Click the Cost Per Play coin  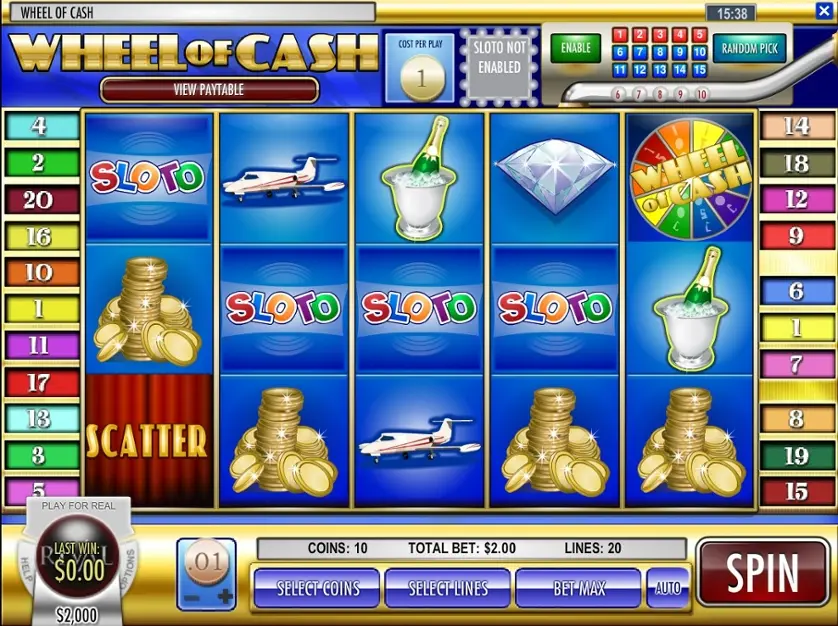point(419,78)
